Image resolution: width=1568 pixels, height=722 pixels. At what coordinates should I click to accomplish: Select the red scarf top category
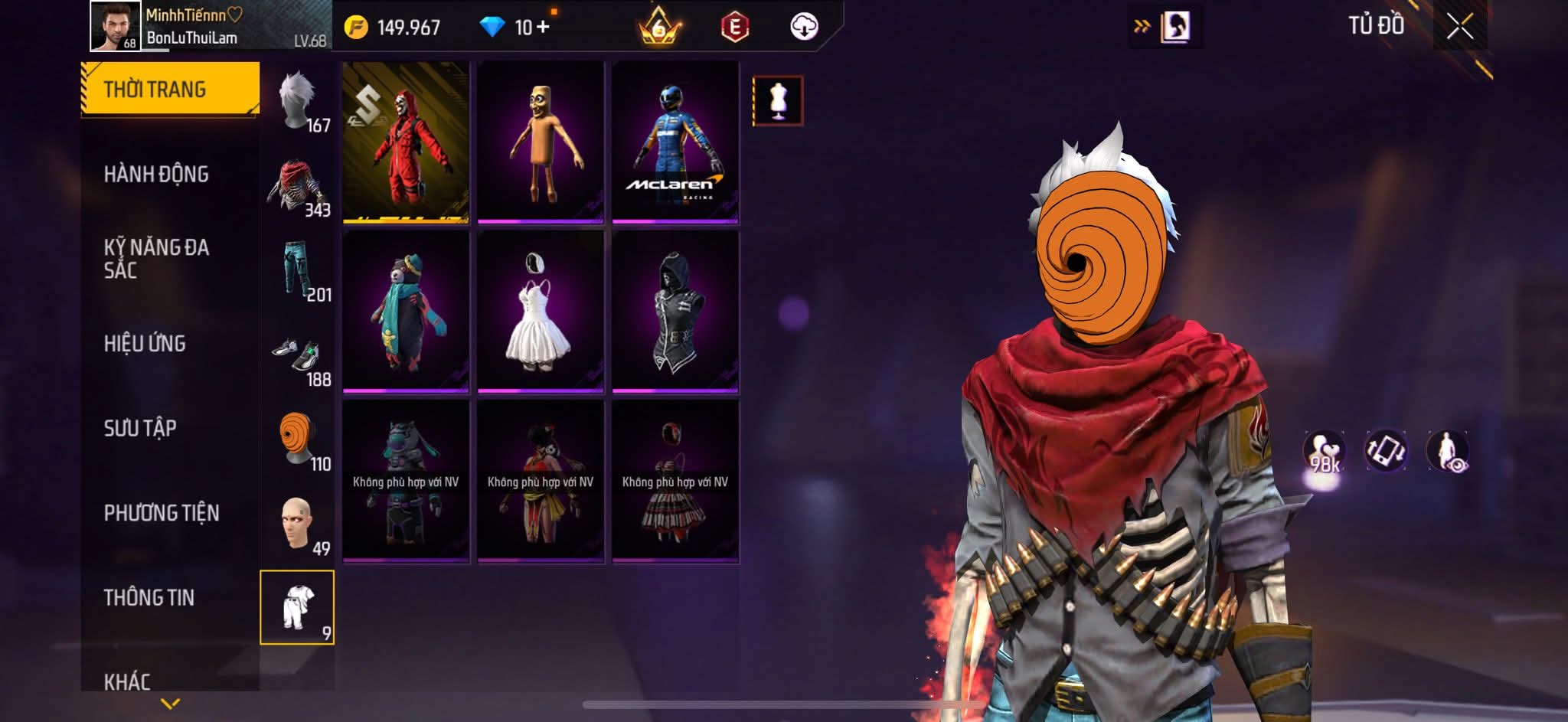tap(298, 186)
